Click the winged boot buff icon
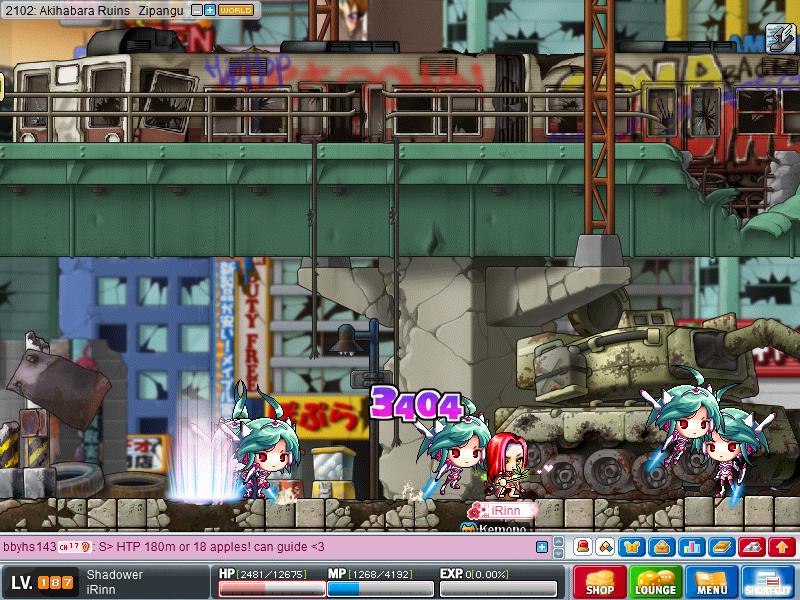The image size is (800, 600). pyautogui.click(x=780, y=38)
